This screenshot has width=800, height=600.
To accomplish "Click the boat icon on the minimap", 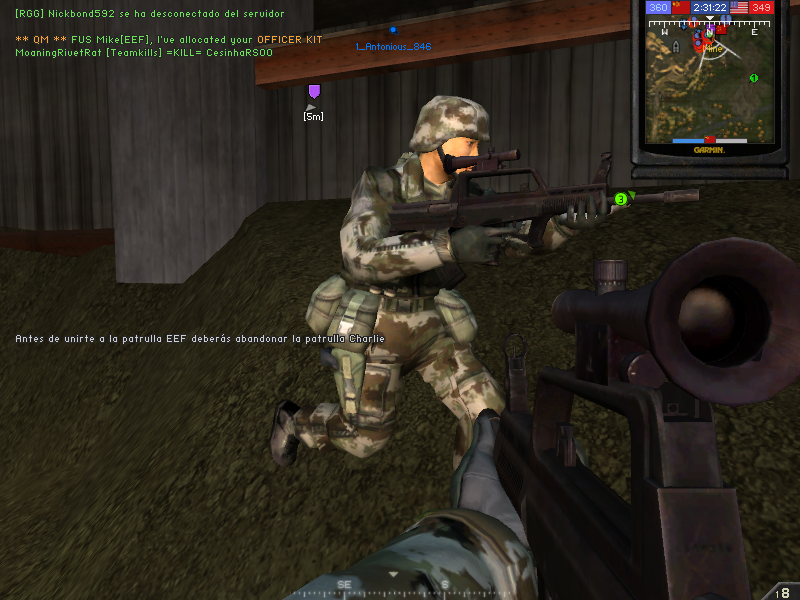I will click(676, 46).
